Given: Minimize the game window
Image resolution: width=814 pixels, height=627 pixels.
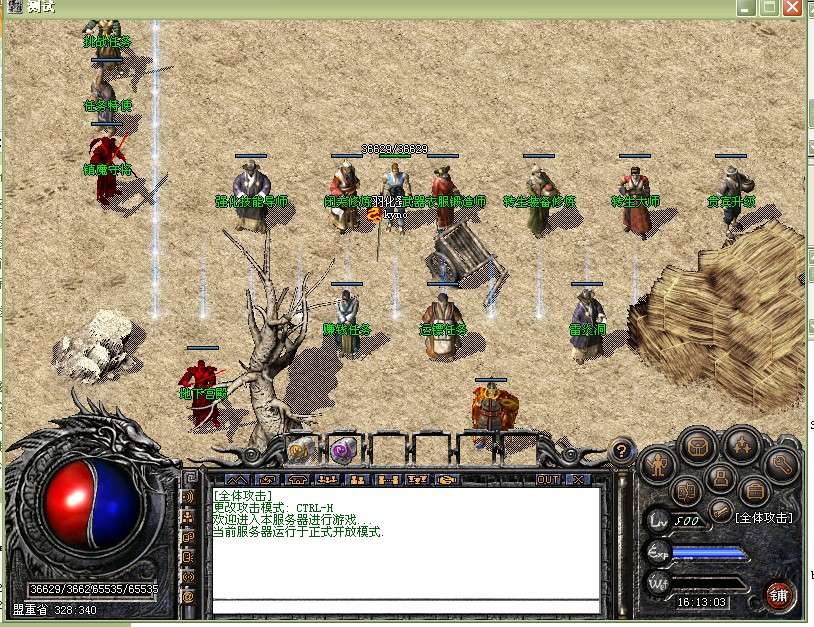Looking at the screenshot, I should (746, 7).
